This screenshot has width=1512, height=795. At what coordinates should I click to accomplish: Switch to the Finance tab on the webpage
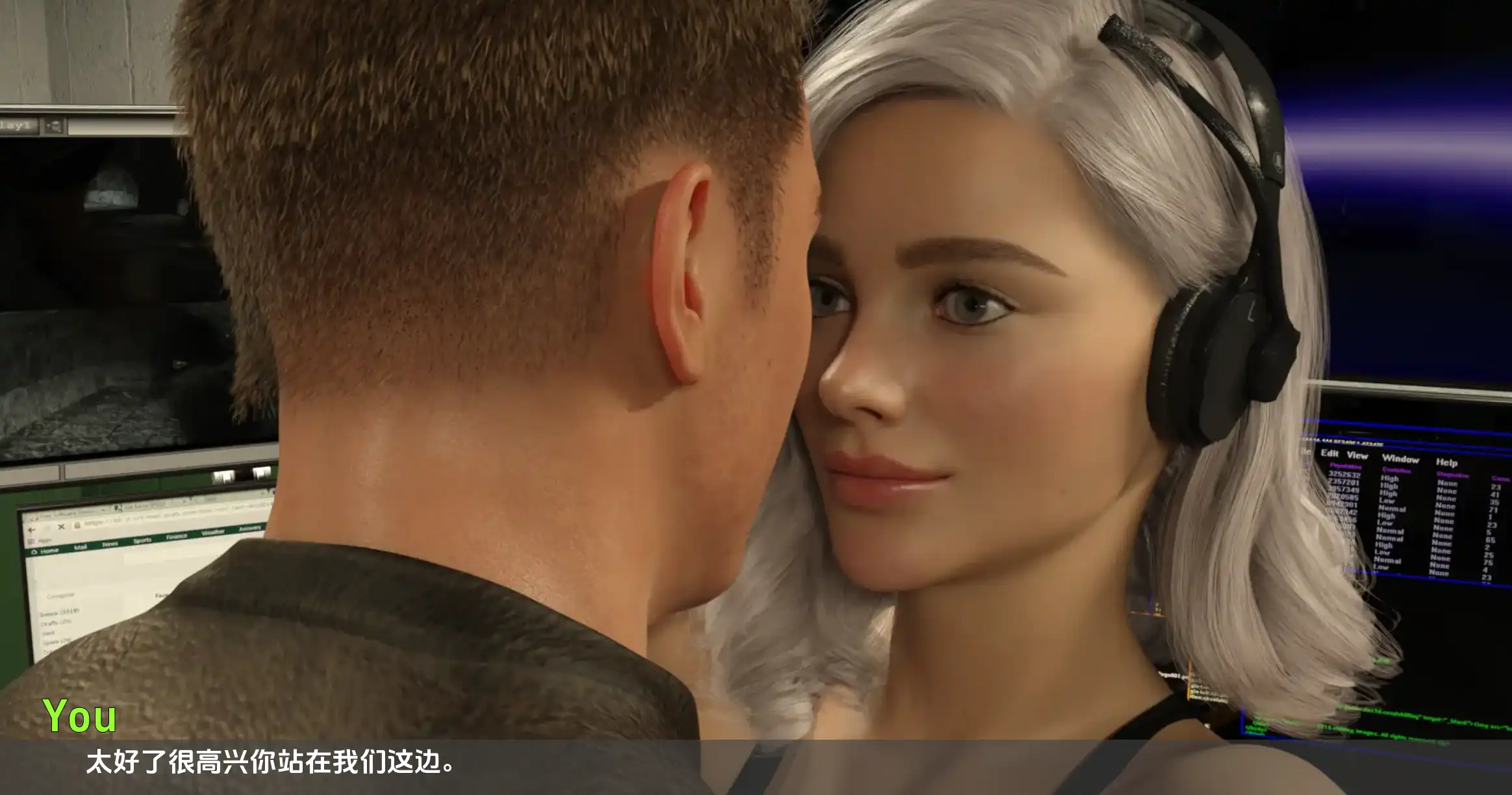pos(177,536)
